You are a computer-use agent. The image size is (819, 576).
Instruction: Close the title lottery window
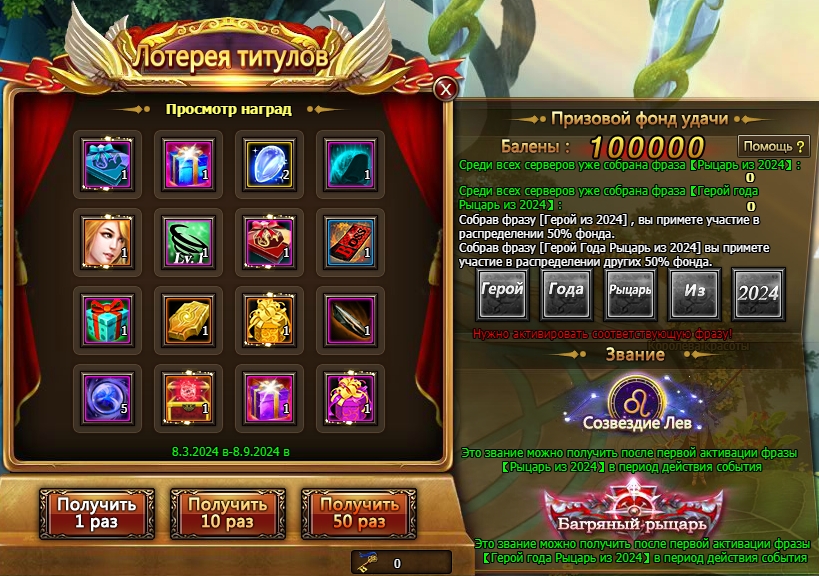click(446, 89)
